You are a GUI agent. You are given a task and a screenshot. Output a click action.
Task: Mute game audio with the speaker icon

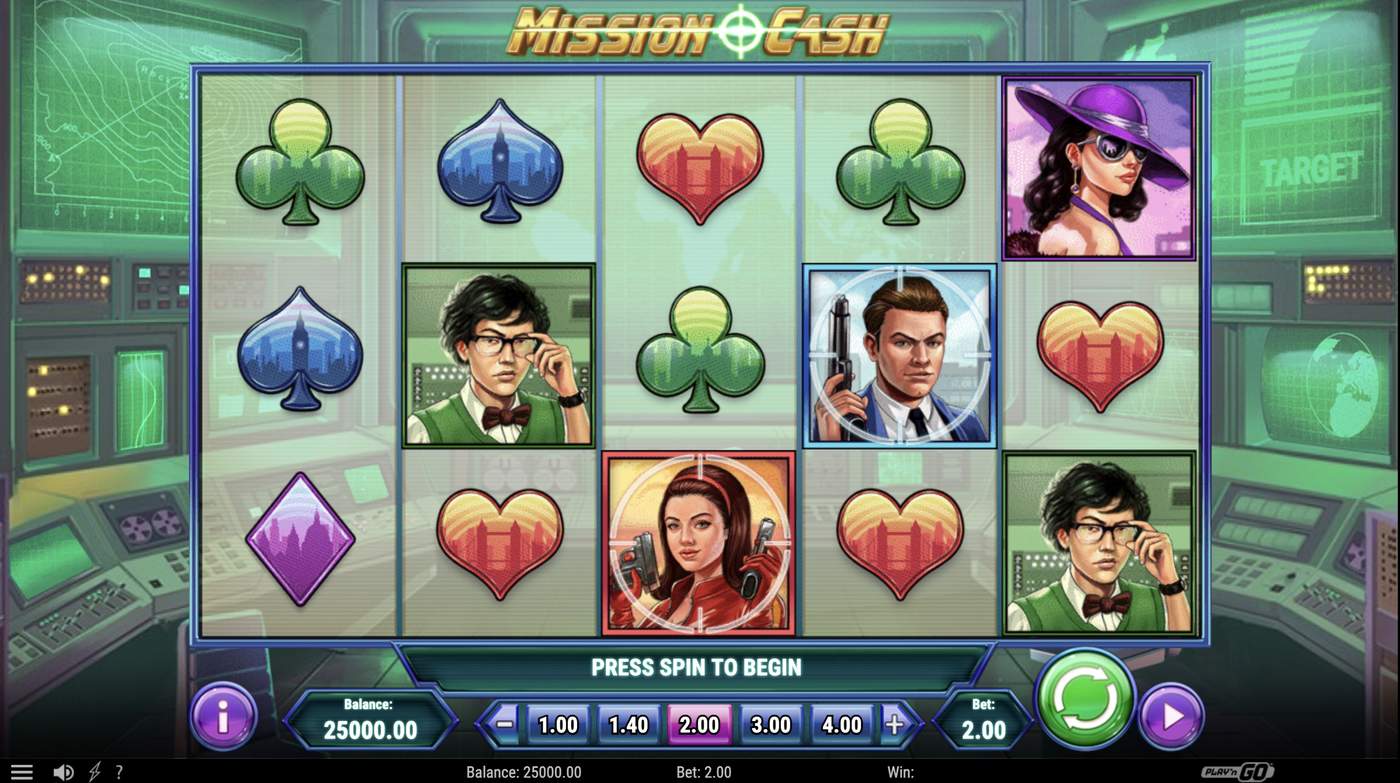(64, 771)
